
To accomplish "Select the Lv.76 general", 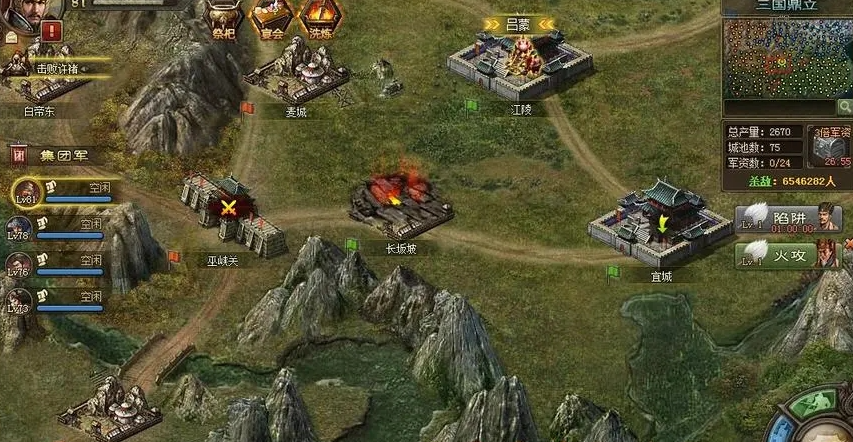I will (21, 264).
